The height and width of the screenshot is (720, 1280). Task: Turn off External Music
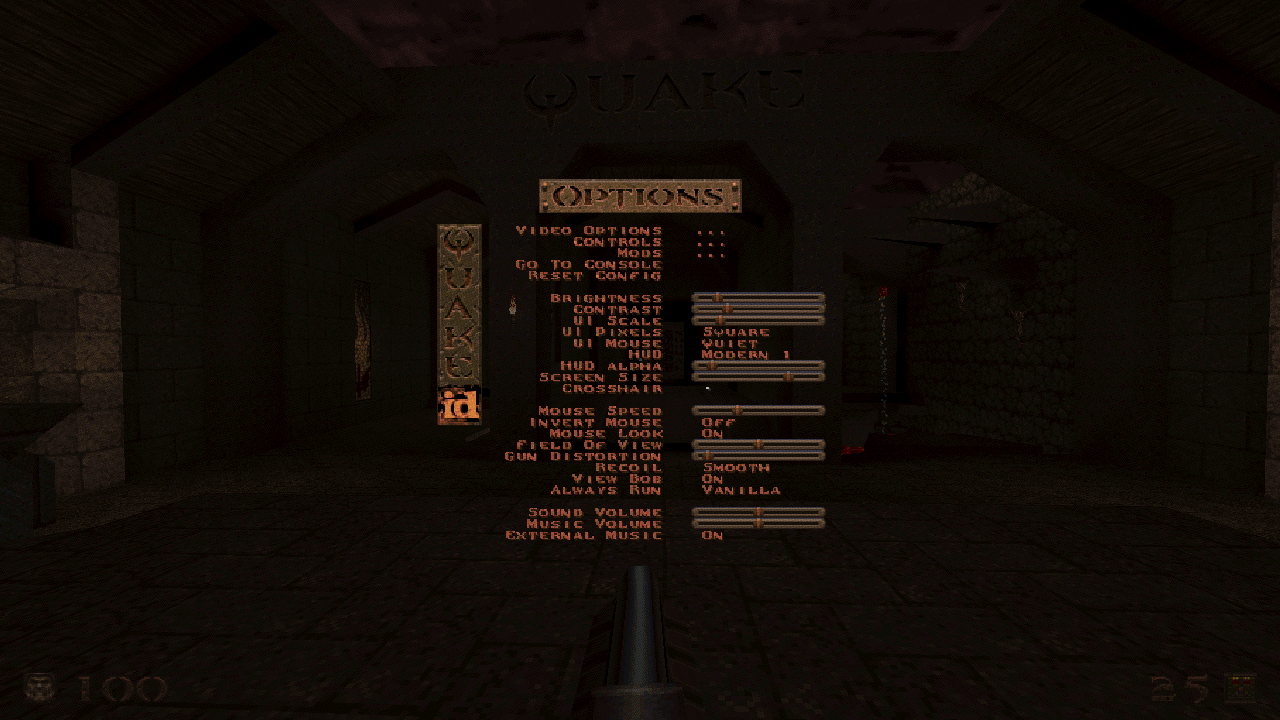[713, 535]
